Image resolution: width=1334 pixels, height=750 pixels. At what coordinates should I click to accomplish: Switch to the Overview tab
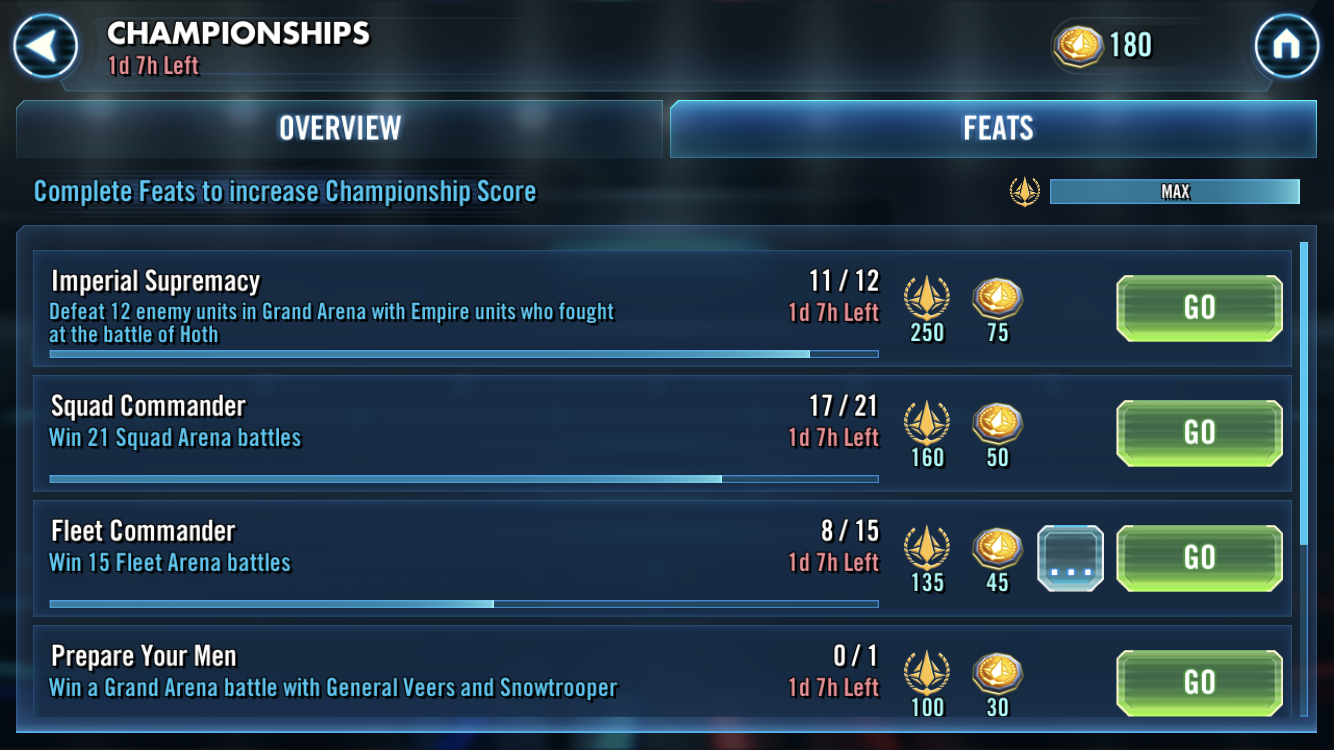point(339,128)
